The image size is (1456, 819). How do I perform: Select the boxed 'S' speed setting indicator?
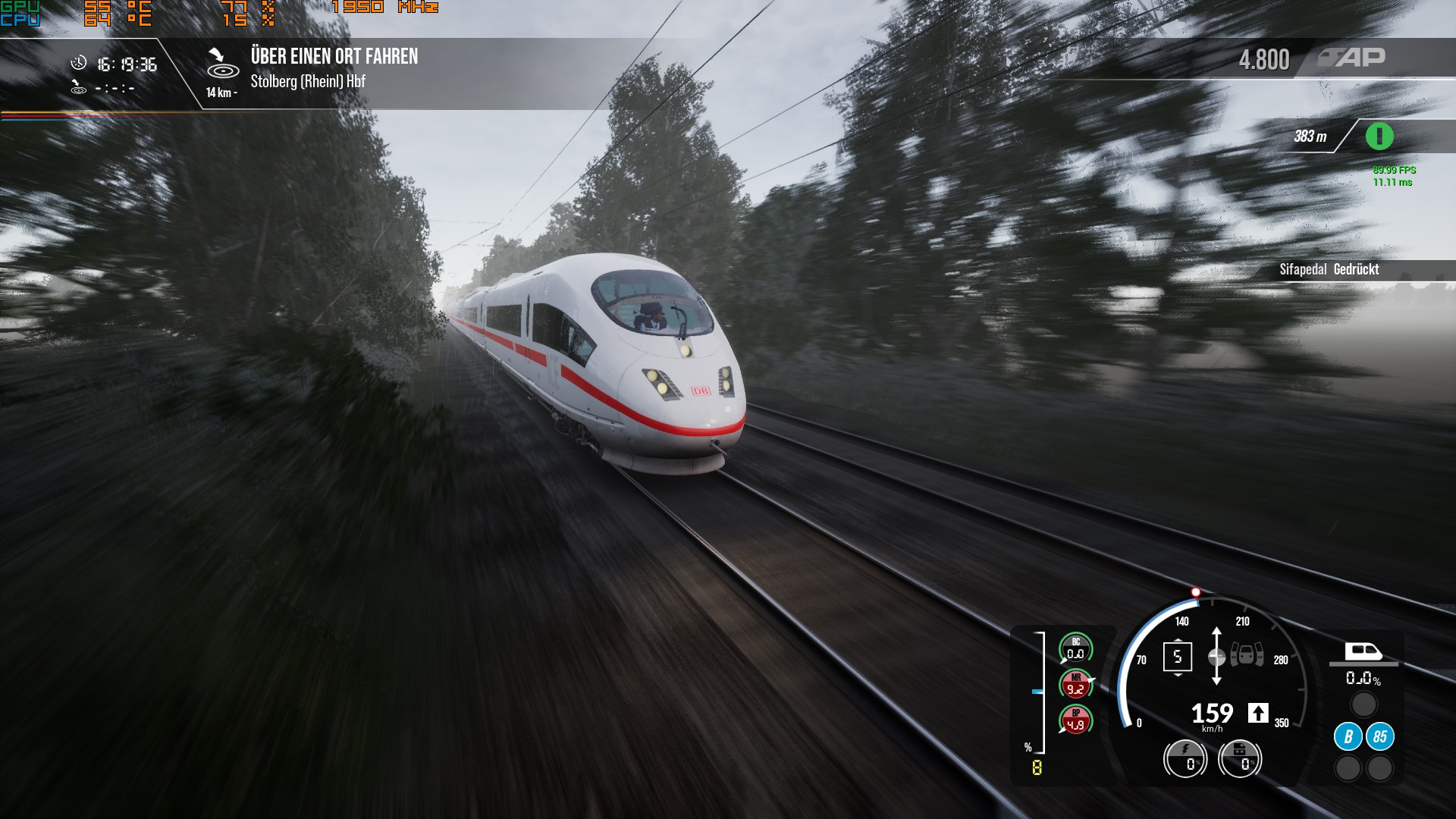point(1177,657)
